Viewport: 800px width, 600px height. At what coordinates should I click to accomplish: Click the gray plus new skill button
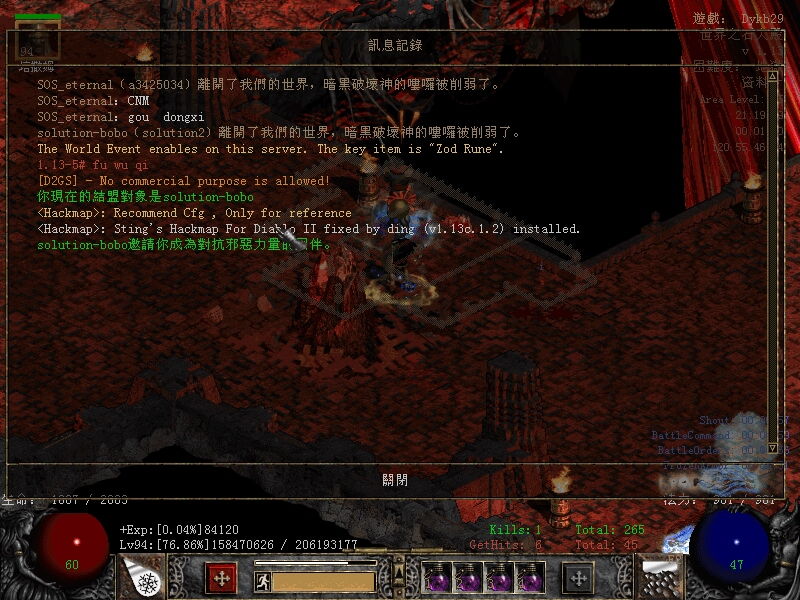coord(578,578)
